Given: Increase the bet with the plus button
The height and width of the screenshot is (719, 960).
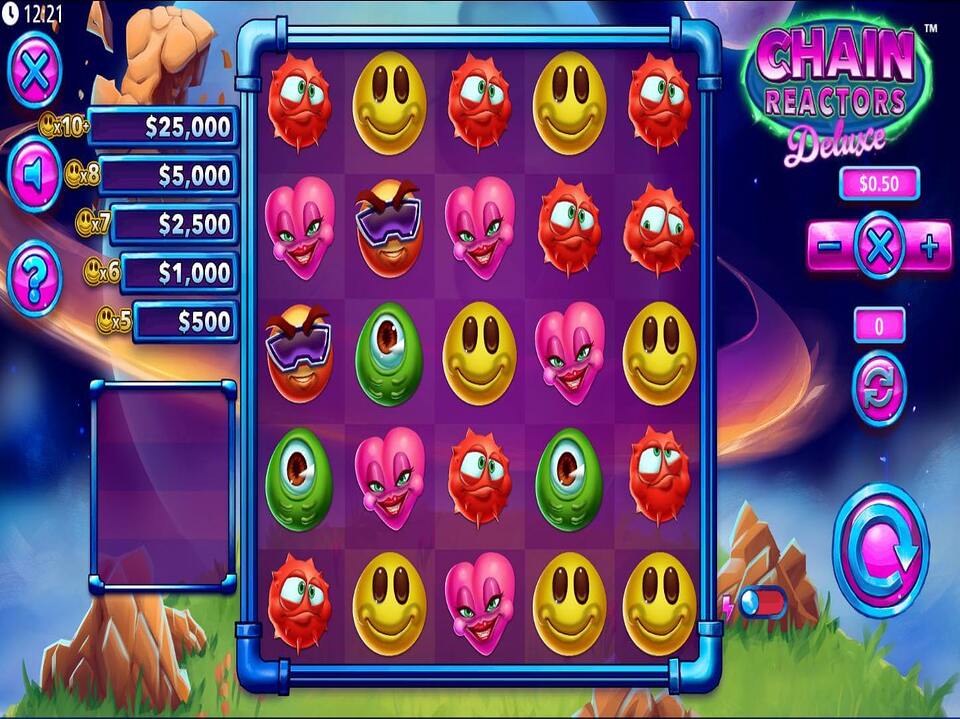Looking at the screenshot, I should pyautogui.click(x=930, y=247).
